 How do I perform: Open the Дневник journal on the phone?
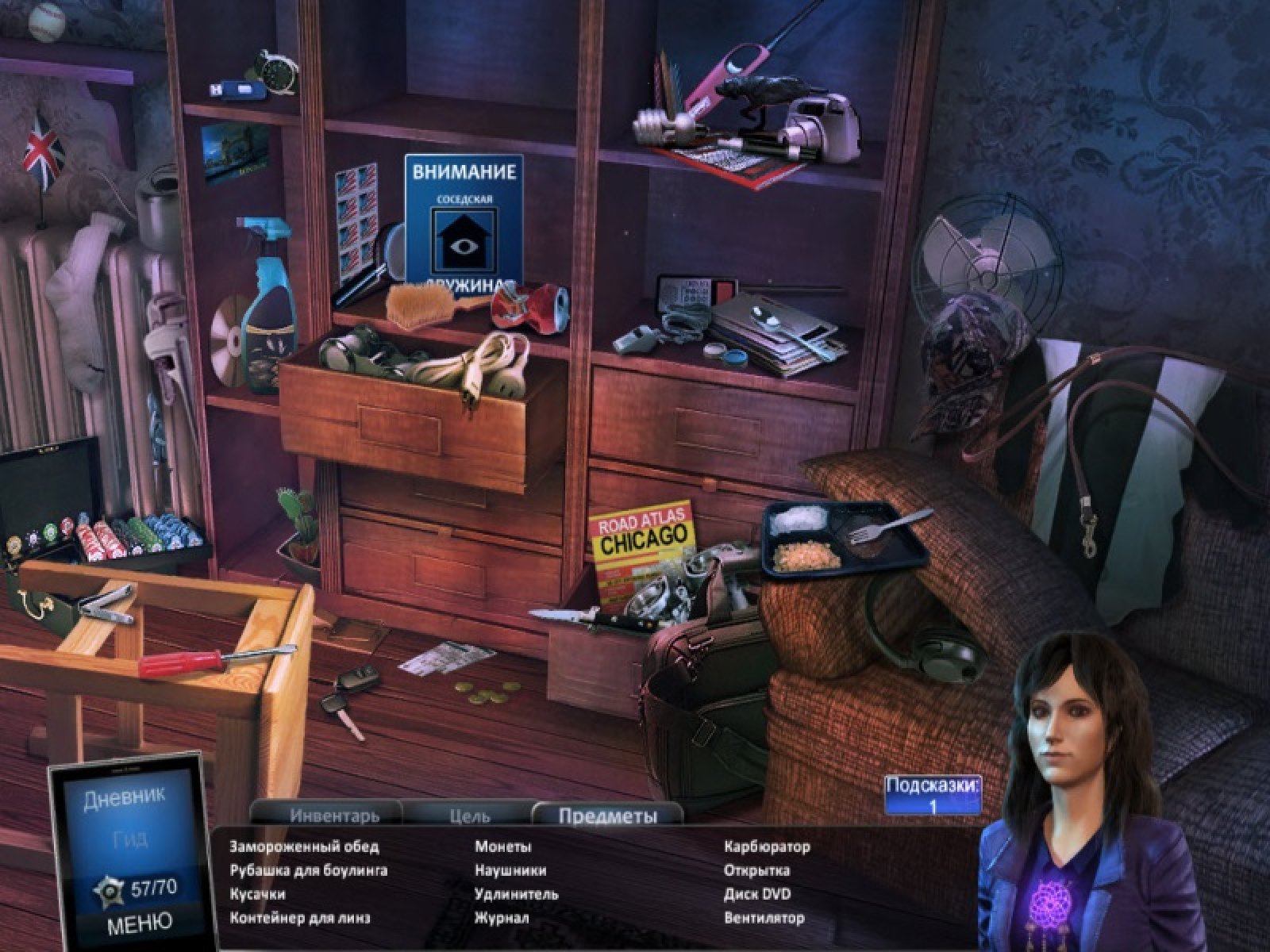(x=124, y=799)
